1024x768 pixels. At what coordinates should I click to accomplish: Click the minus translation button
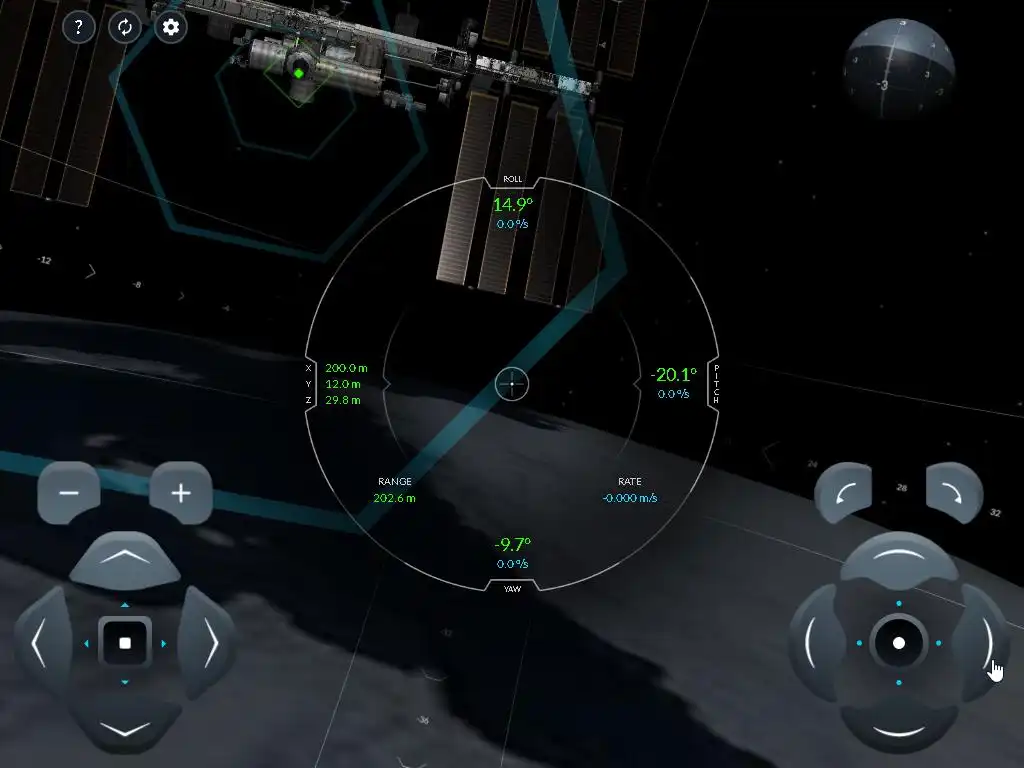pos(69,493)
